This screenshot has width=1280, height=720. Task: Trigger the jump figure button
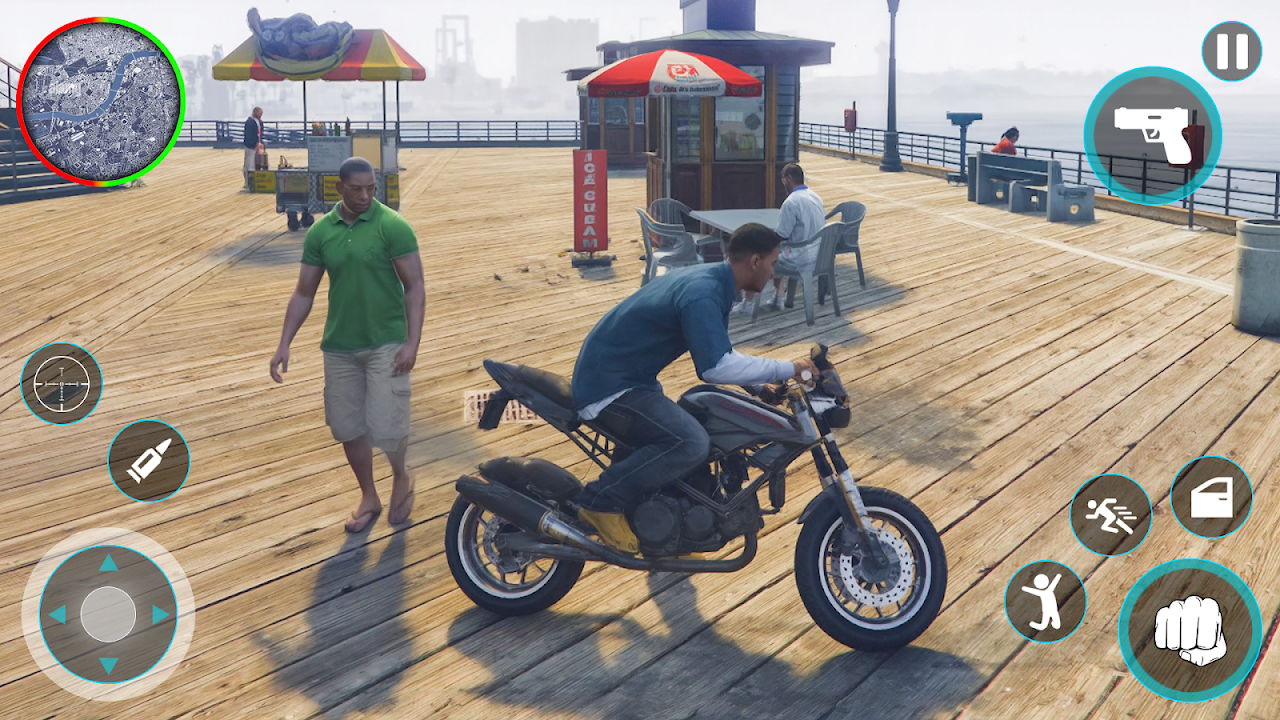(1045, 601)
